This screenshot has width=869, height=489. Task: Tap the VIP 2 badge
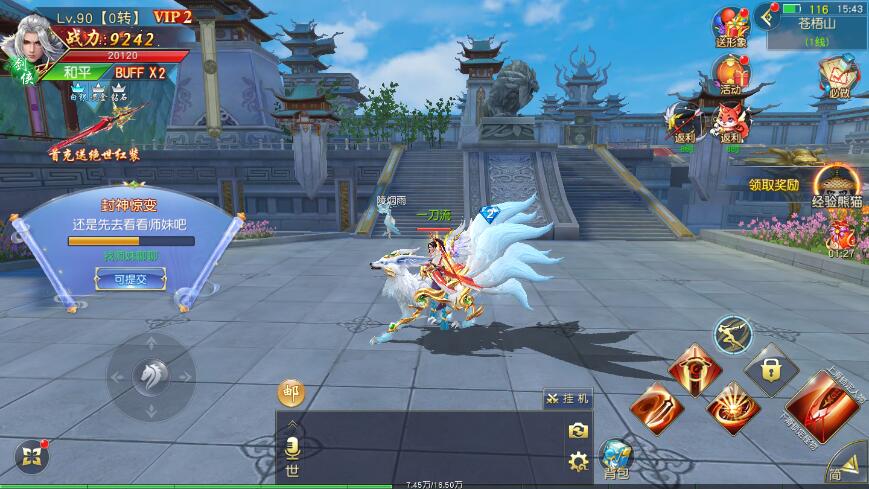[x=173, y=17]
